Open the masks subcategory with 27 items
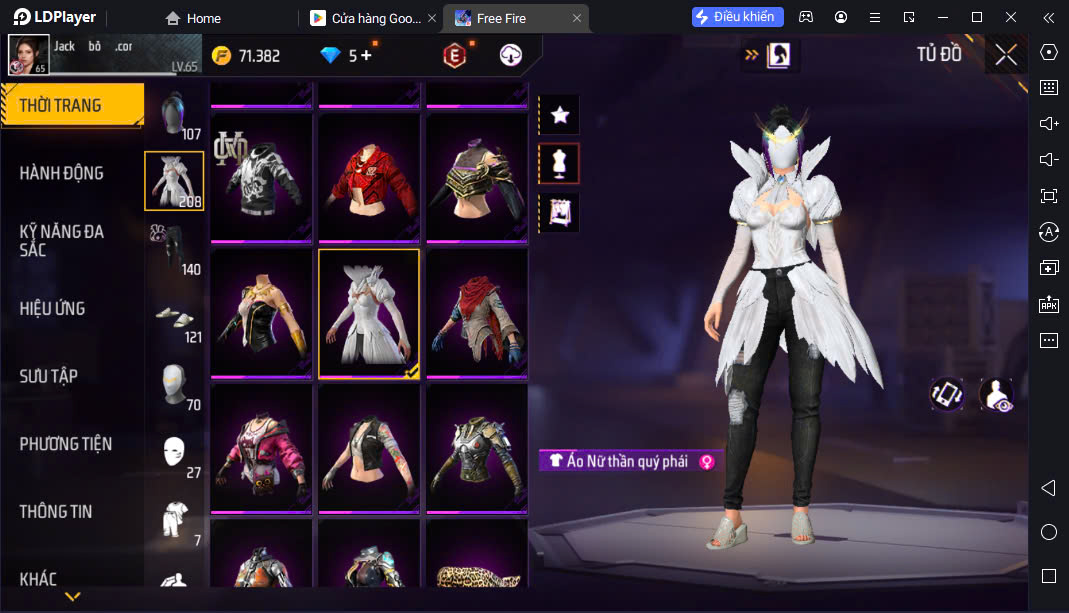The height and width of the screenshot is (613, 1069). point(175,453)
